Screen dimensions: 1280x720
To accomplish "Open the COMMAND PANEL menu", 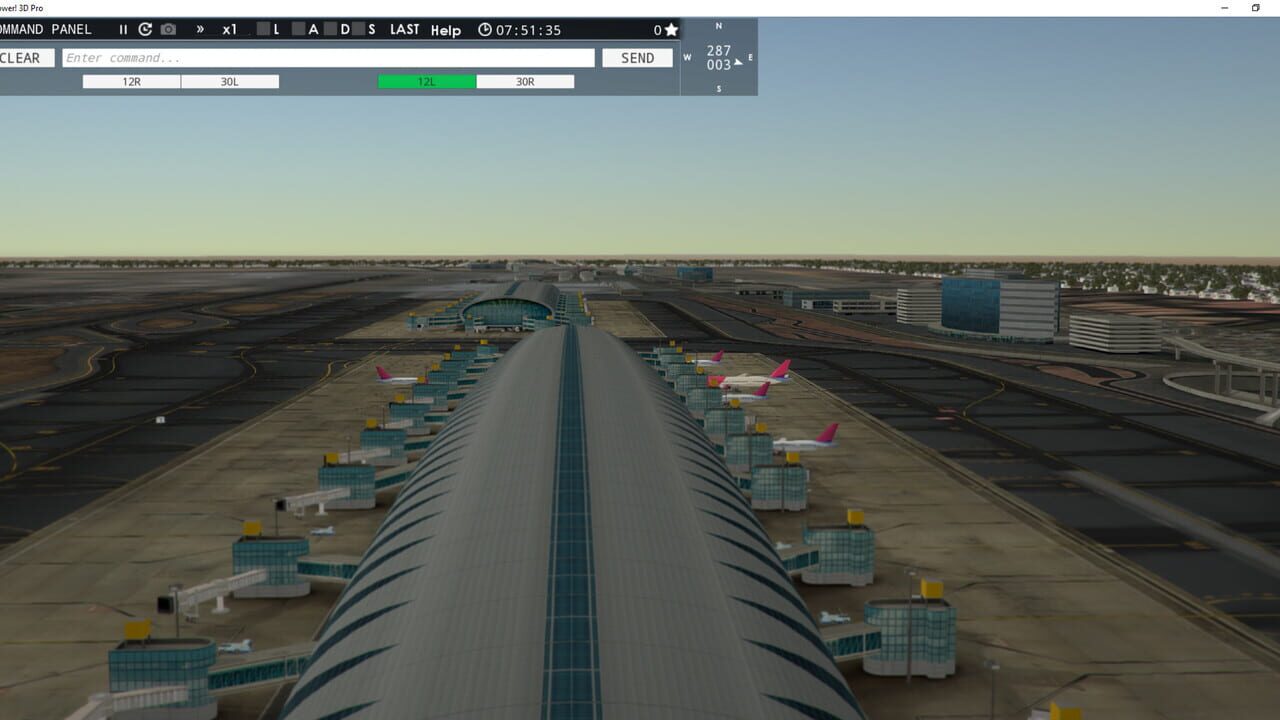I will (x=45, y=29).
